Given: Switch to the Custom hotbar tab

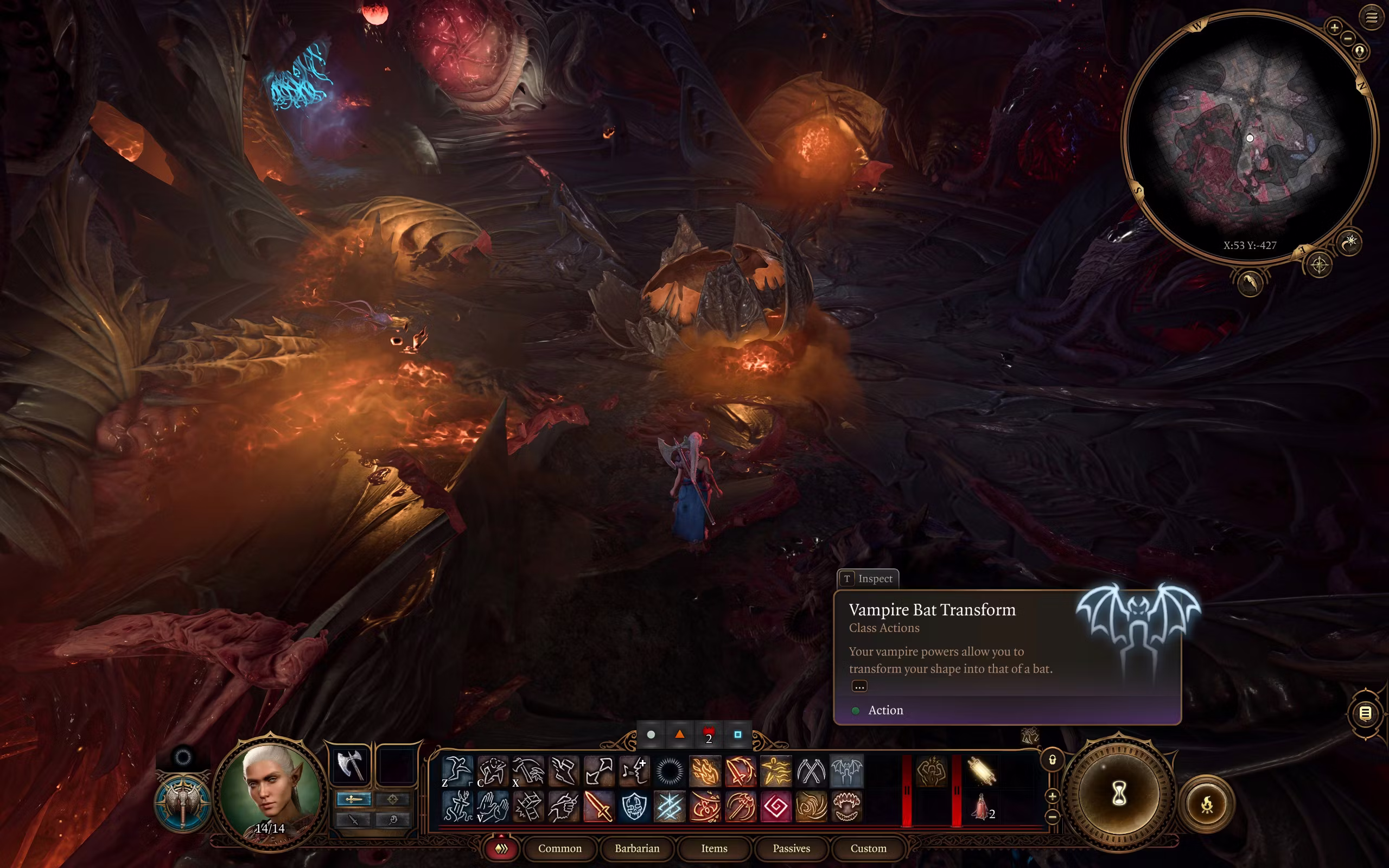Looking at the screenshot, I should [x=868, y=848].
